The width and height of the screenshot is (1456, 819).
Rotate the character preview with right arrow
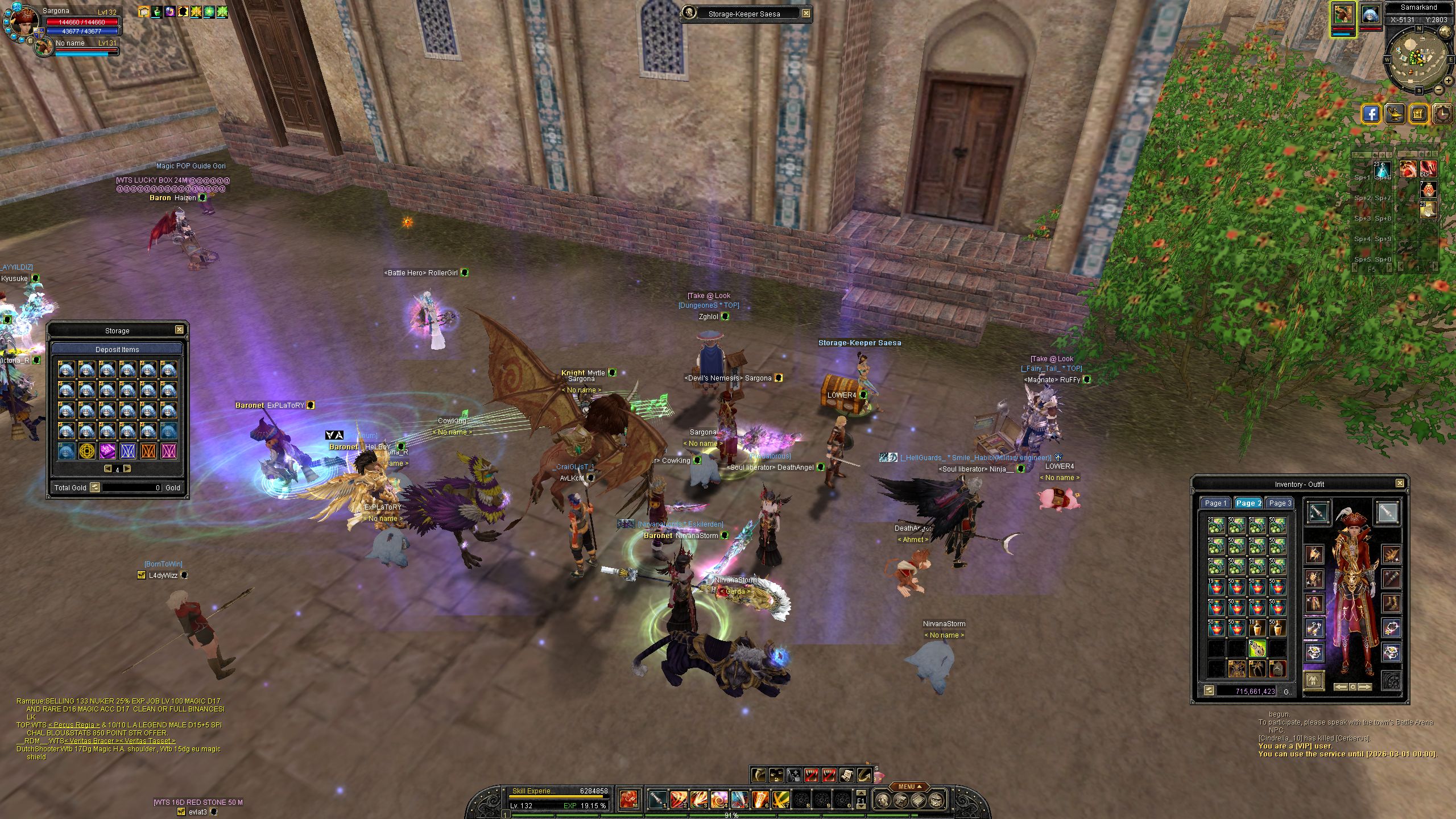pos(1365,687)
